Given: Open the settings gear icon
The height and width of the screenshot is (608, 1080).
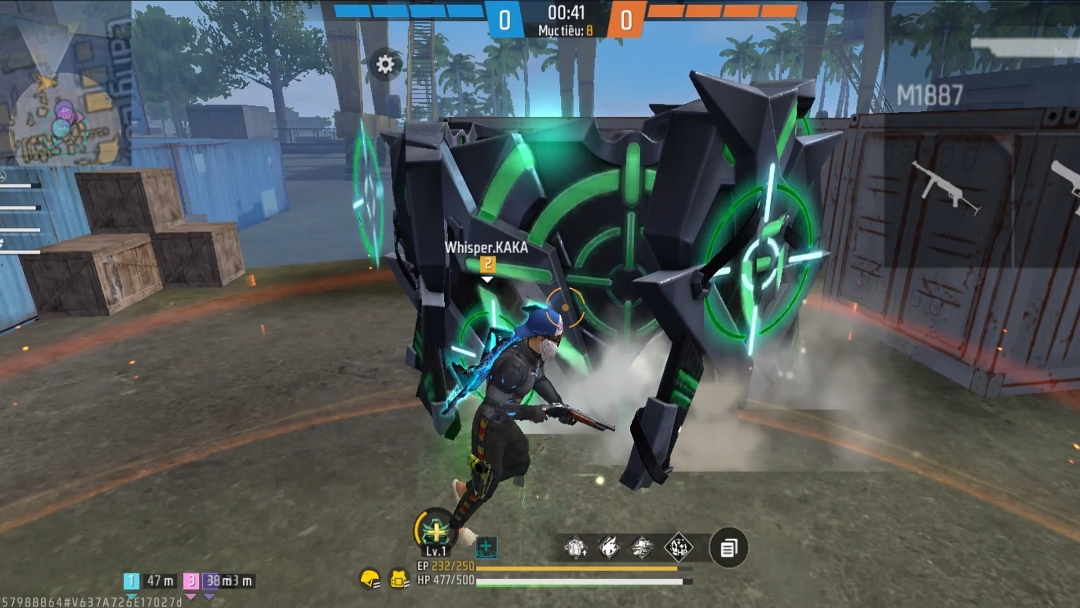Looking at the screenshot, I should coord(385,65).
